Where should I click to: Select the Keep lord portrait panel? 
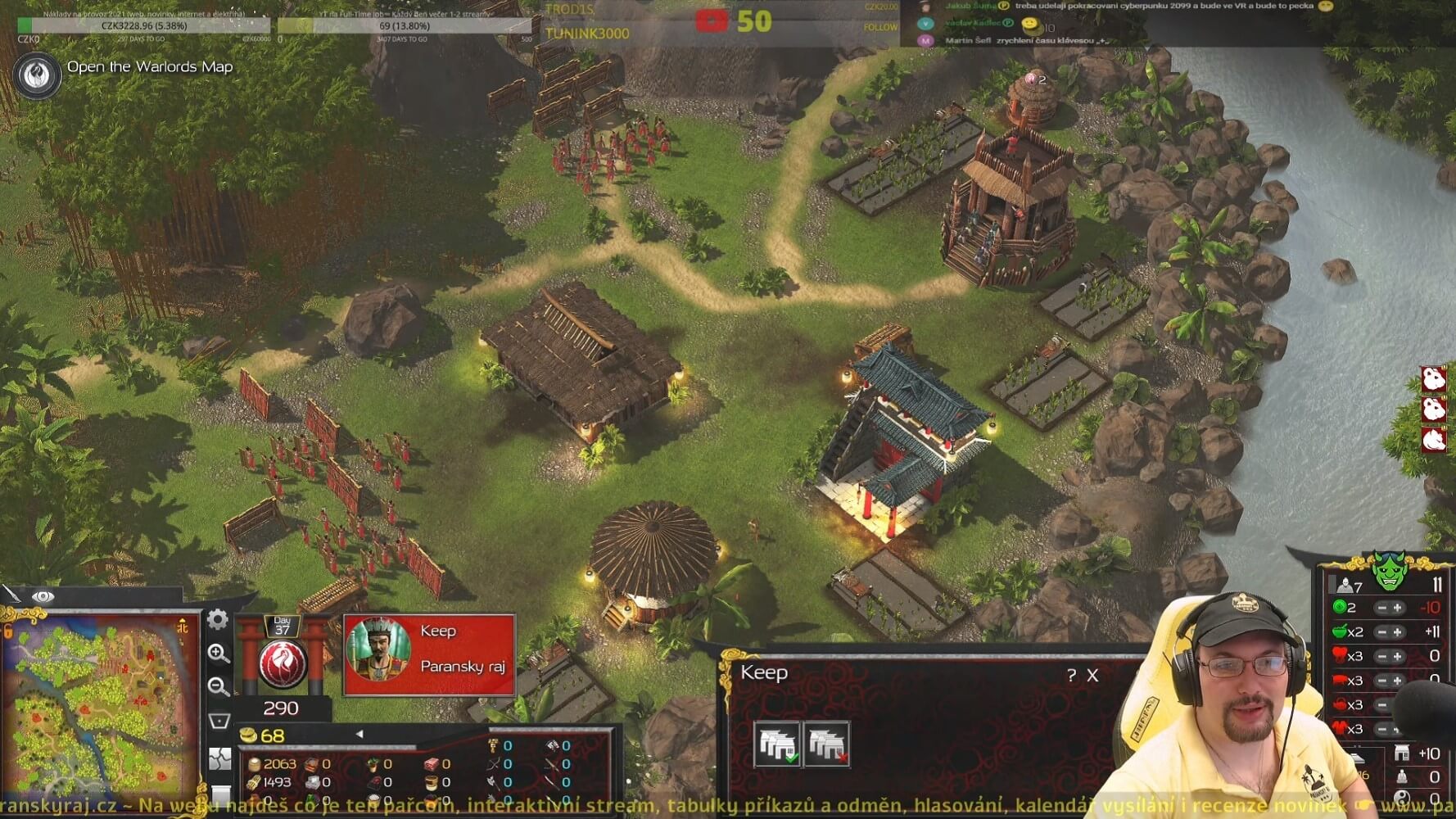click(429, 654)
